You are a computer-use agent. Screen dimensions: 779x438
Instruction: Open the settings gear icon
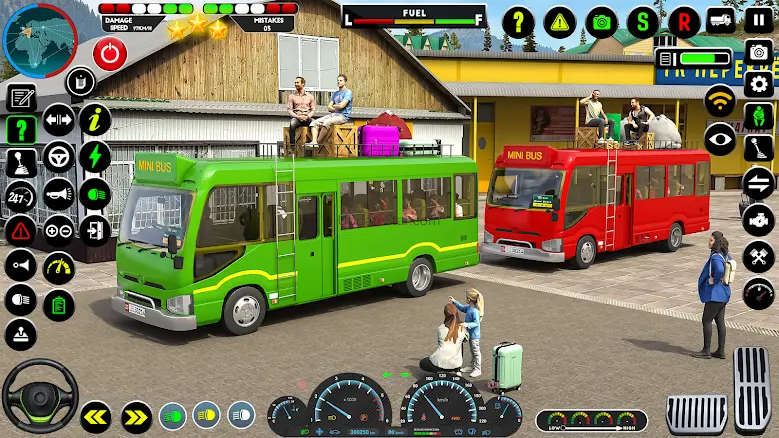pos(759,84)
